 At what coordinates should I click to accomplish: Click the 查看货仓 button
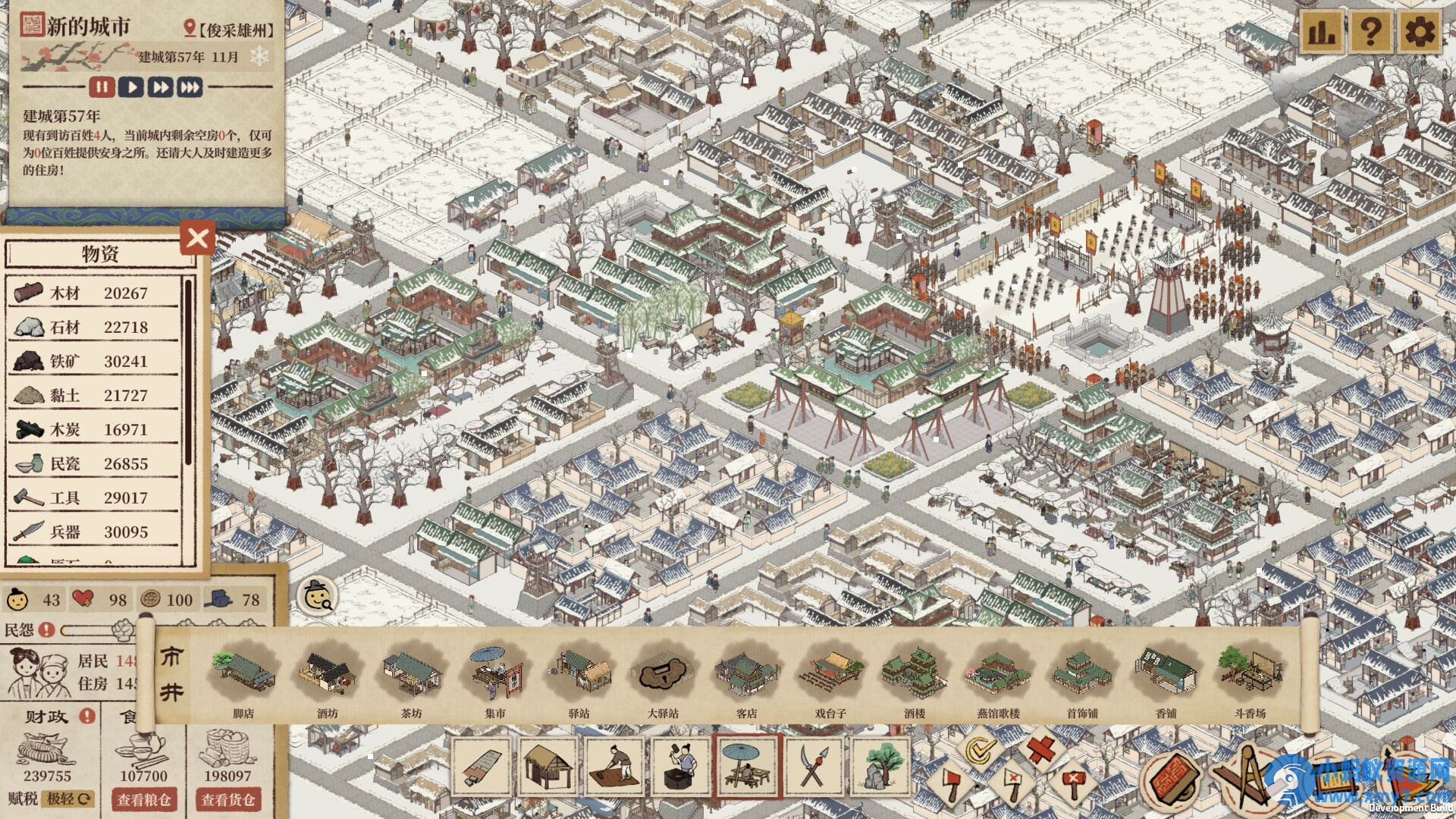coord(230,800)
